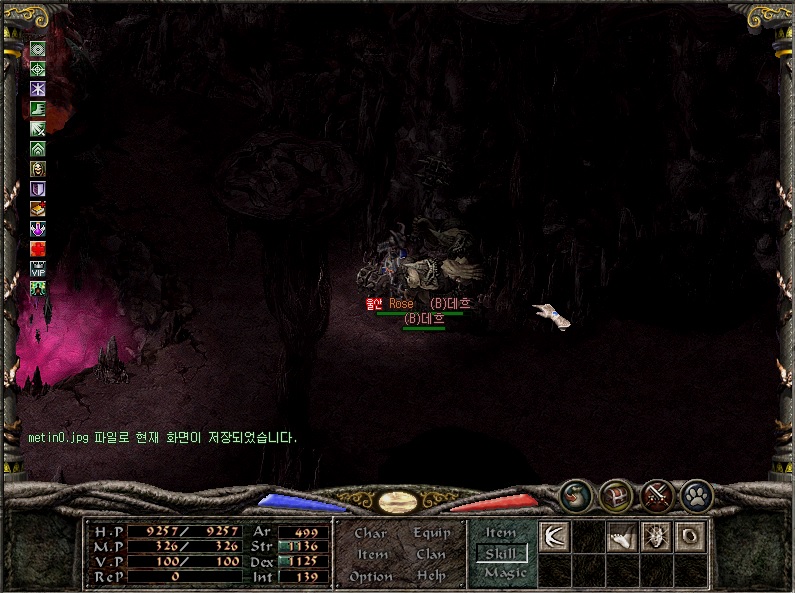Click the red cross buff icon
Screen dimensions: 795x593
[x=38, y=248]
